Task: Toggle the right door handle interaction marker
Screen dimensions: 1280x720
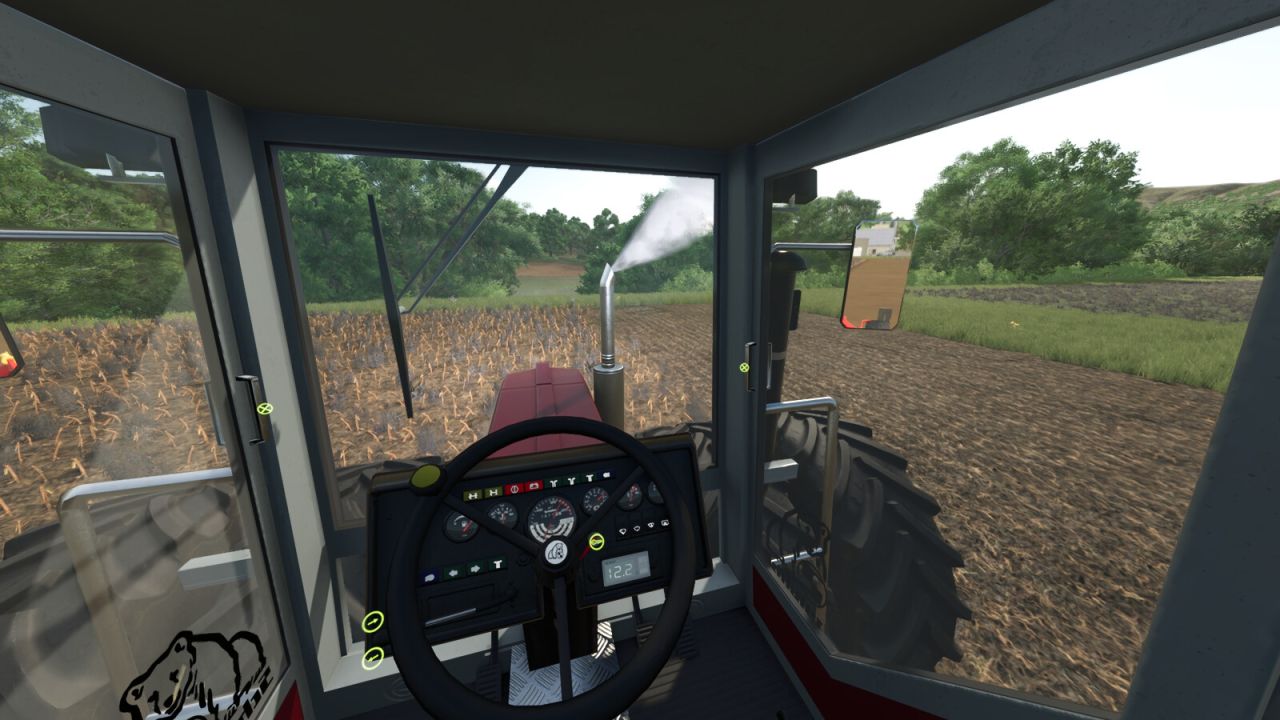Action: [x=746, y=369]
